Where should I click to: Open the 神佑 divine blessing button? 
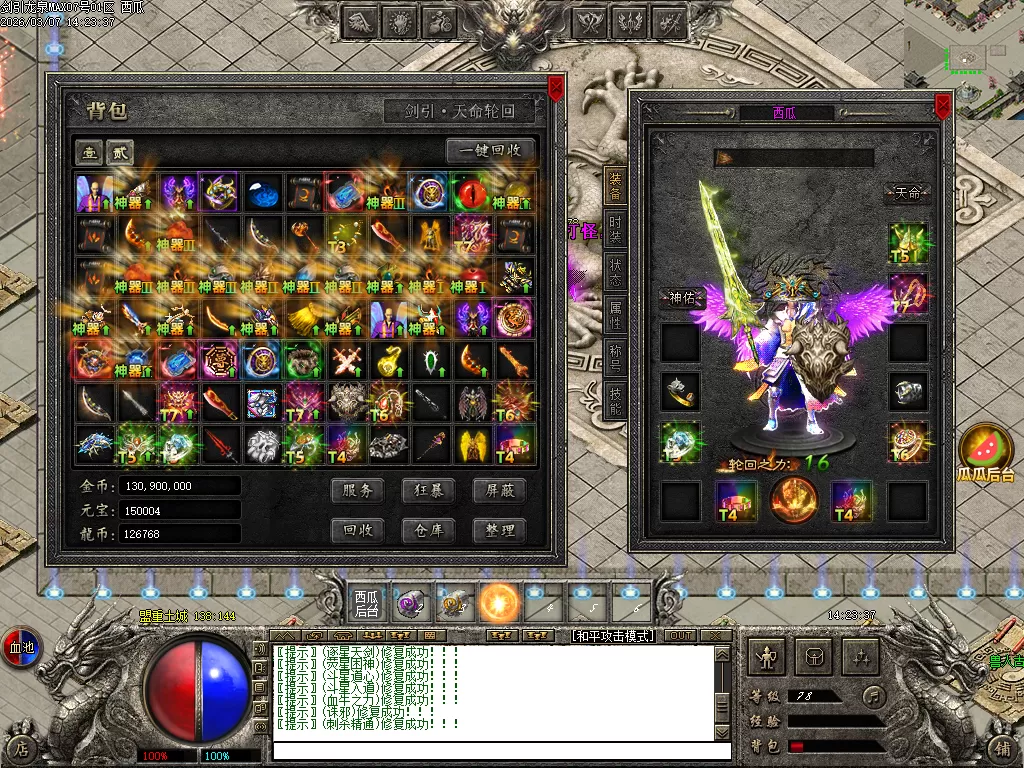(681, 298)
